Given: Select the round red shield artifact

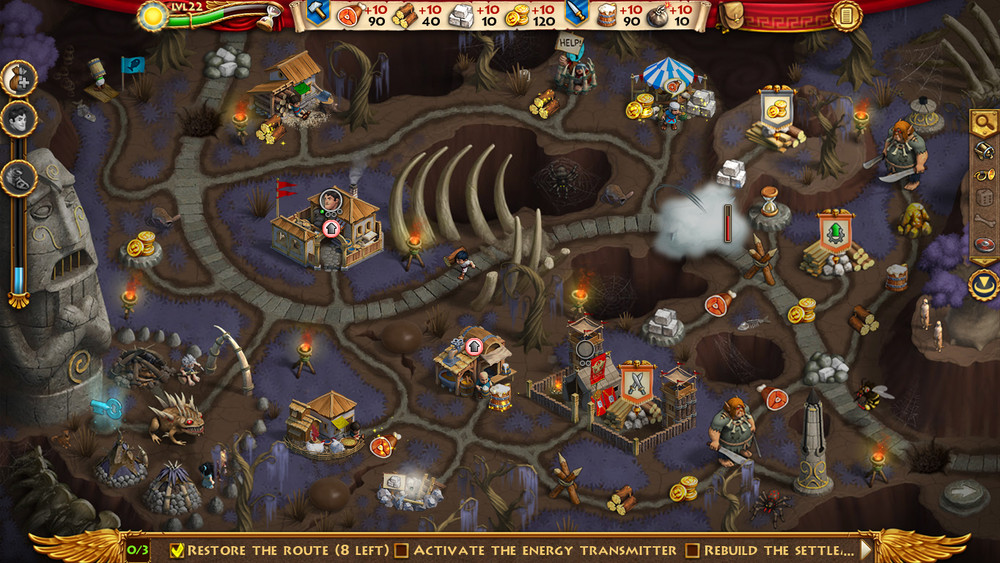Looking at the screenshot, I should pos(984,245).
